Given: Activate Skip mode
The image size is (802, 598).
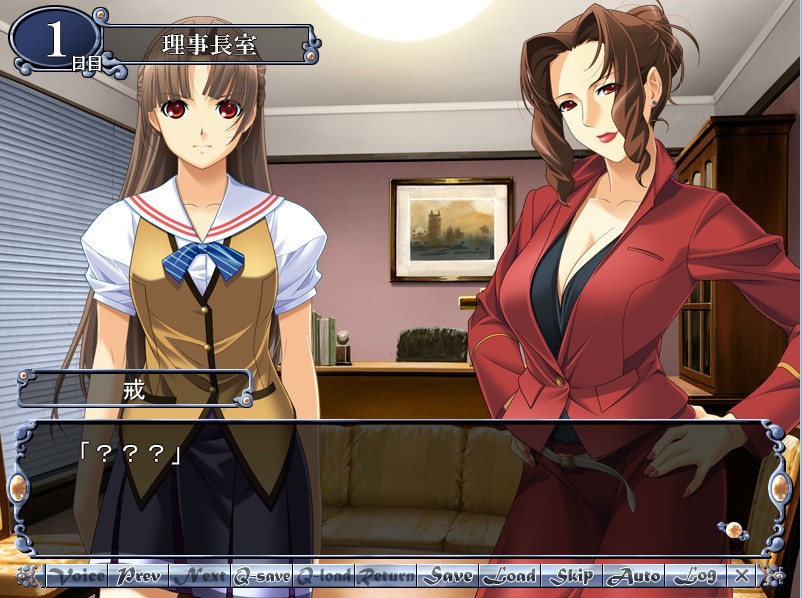Looking at the screenshot, I should point(572,576).
